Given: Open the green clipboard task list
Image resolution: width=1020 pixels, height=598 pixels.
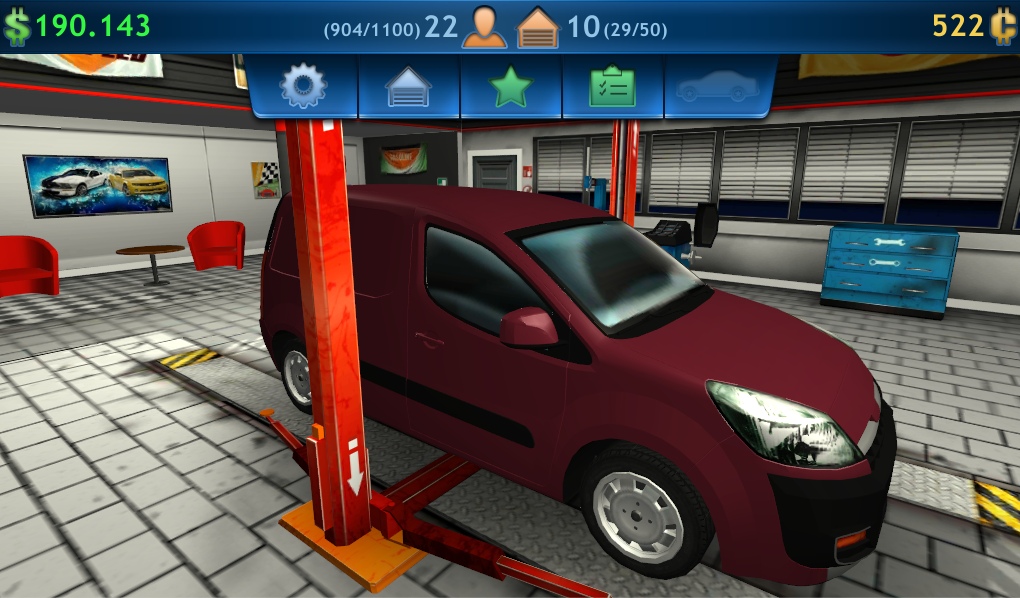Looking at the screenshot, I should pyautogui.click(x=613, y=88).
